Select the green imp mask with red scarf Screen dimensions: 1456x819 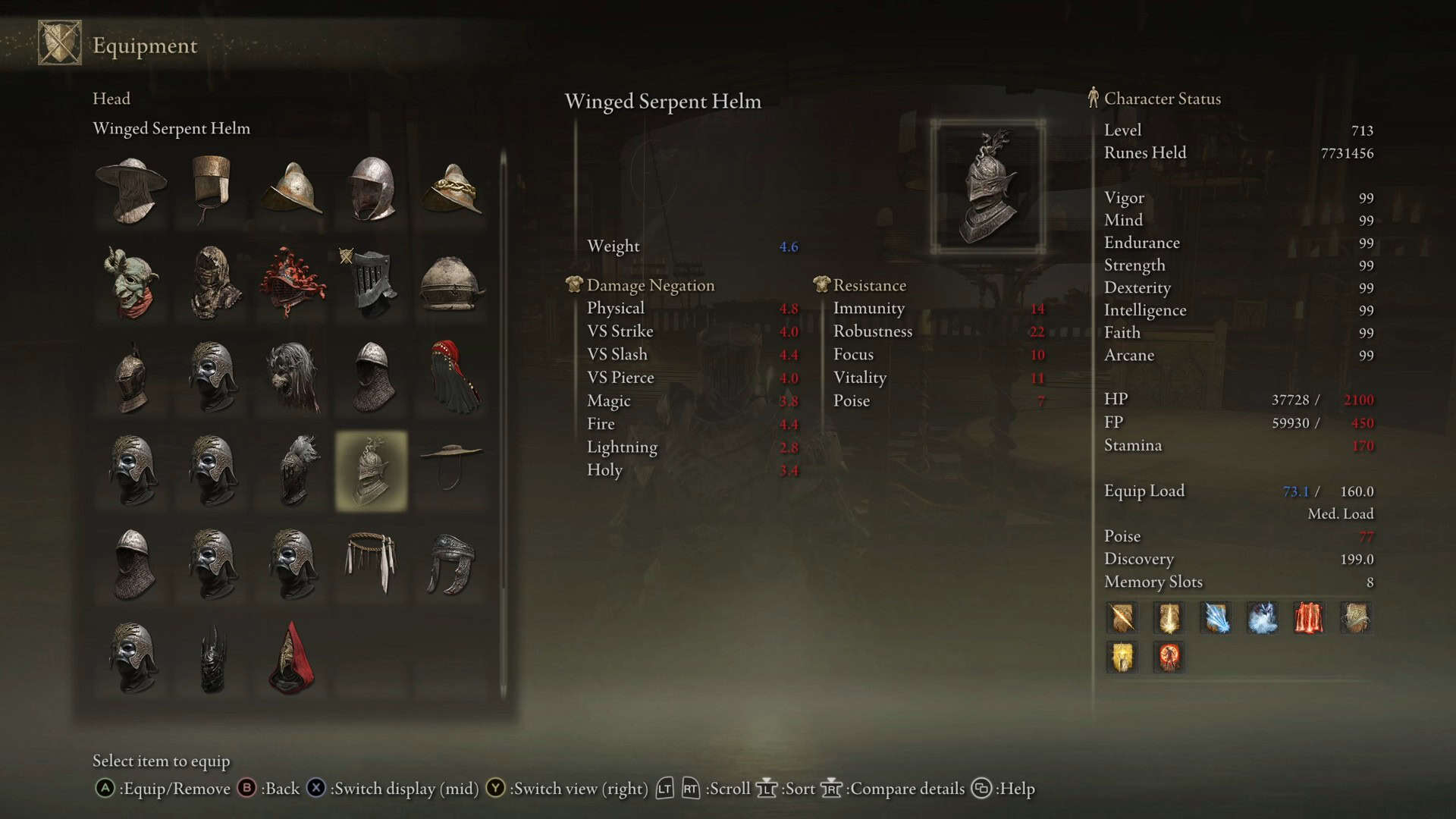pos(132,283)
